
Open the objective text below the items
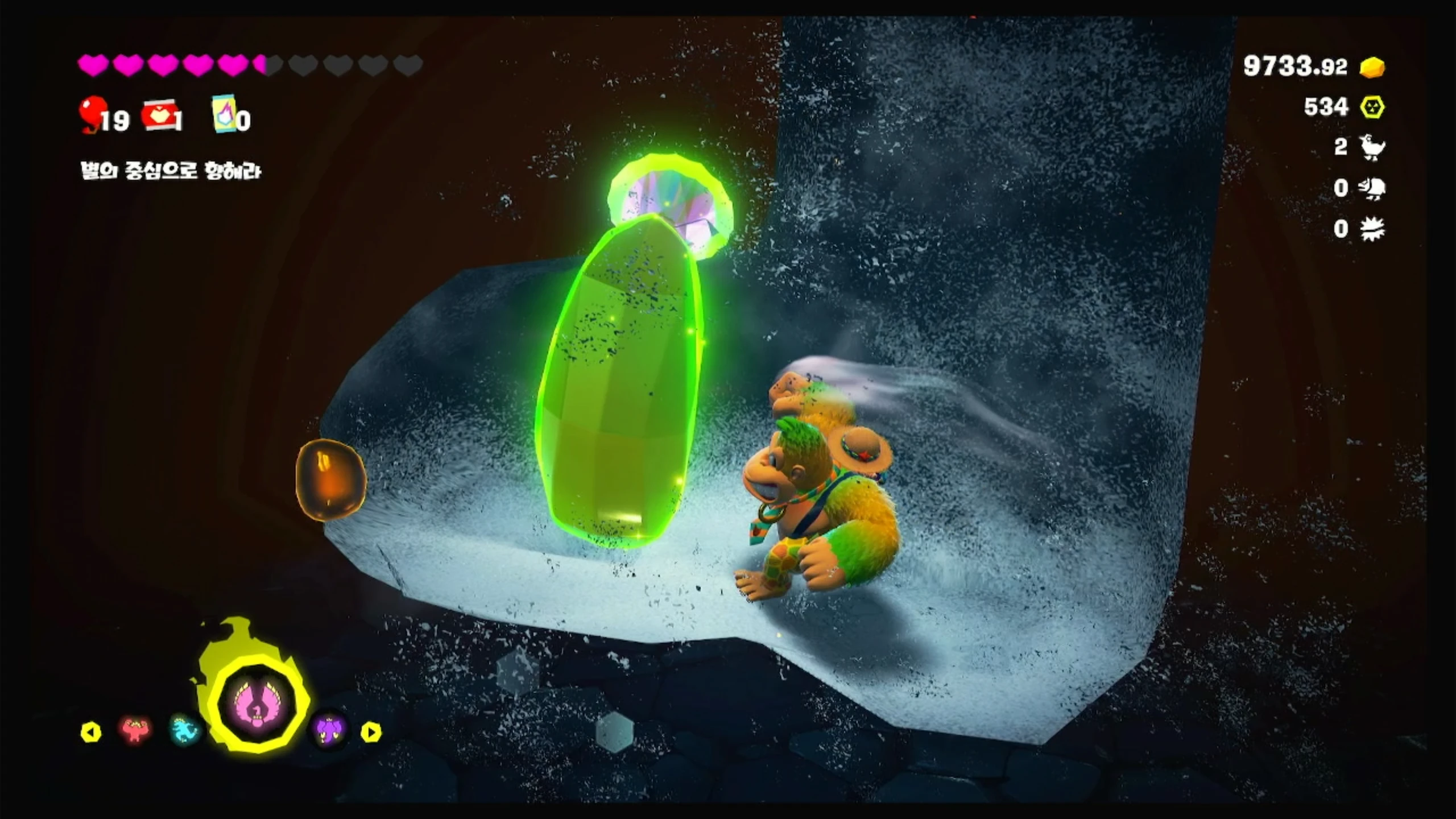(x=171, y=171)
